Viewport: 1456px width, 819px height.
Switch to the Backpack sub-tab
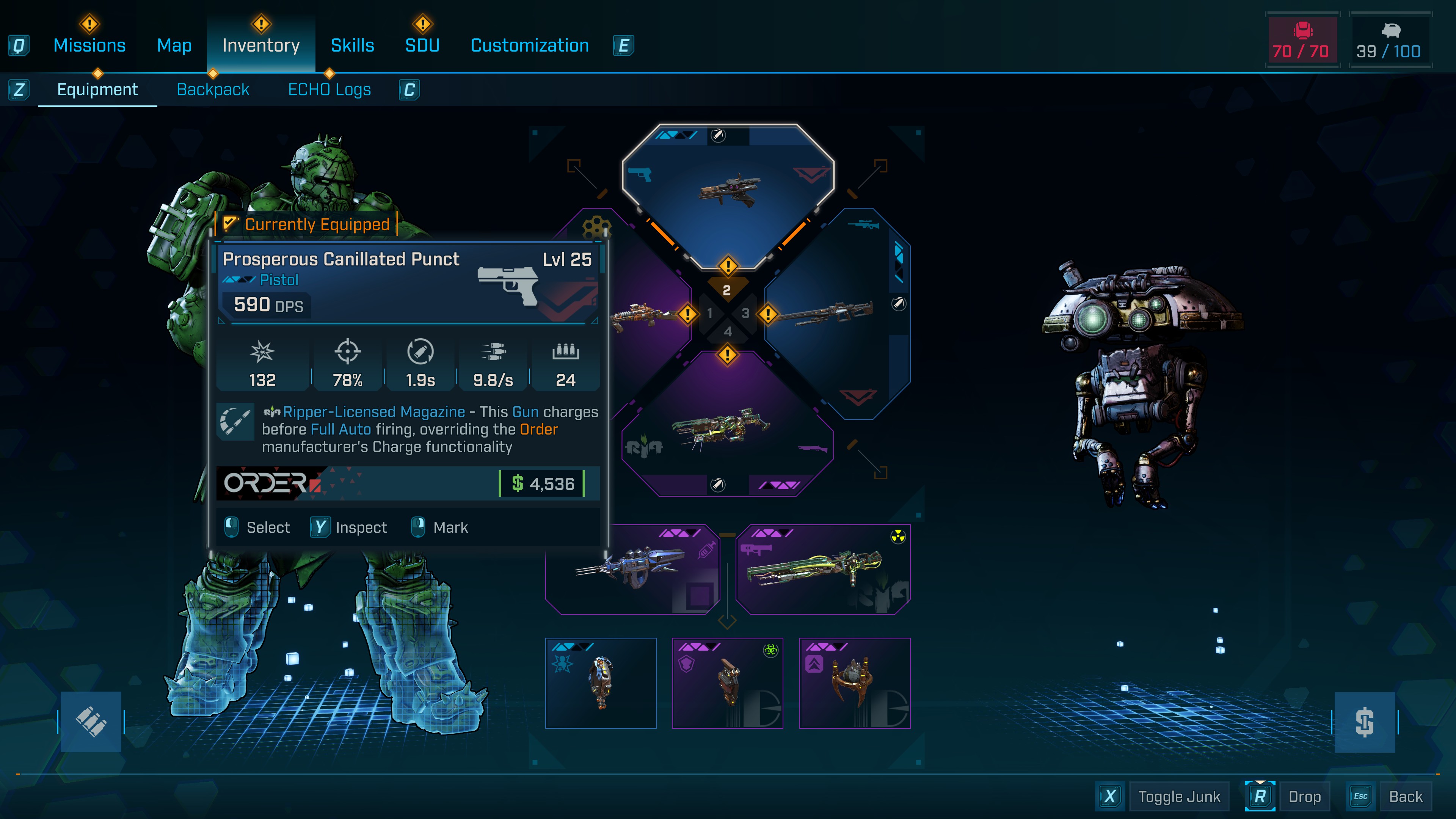click(212, 89)
